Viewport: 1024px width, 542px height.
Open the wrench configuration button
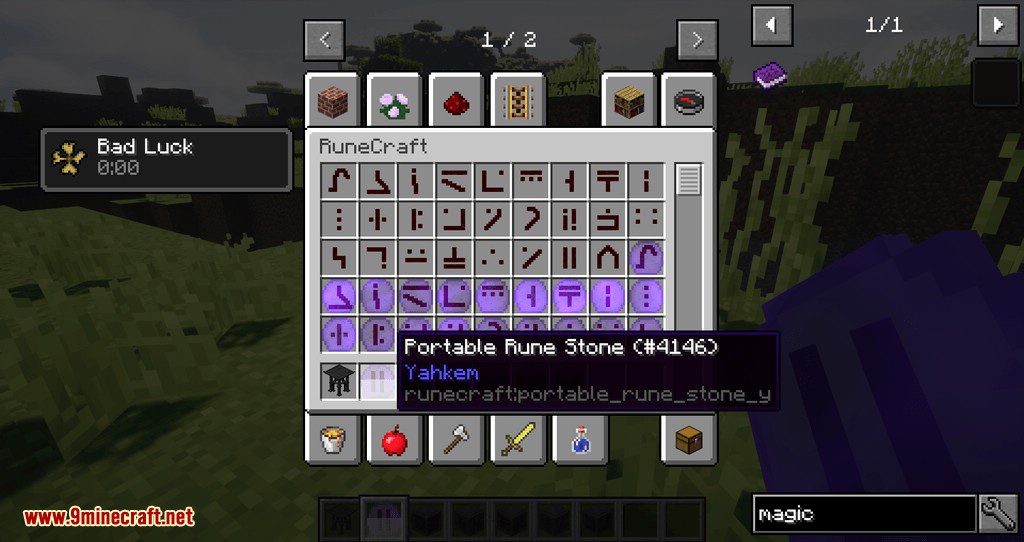click(x=999, y=514)
